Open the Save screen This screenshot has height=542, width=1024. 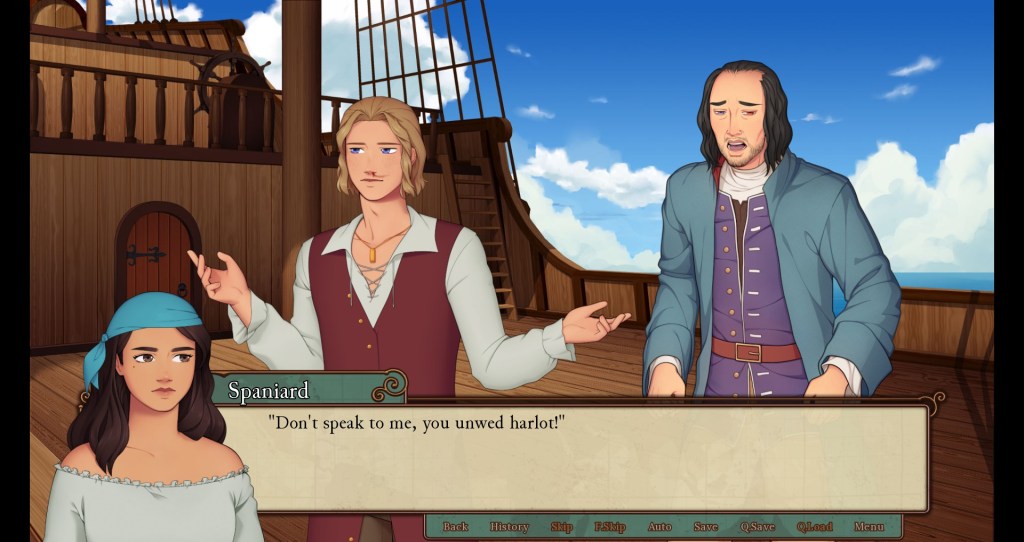[x=706, y=527]
